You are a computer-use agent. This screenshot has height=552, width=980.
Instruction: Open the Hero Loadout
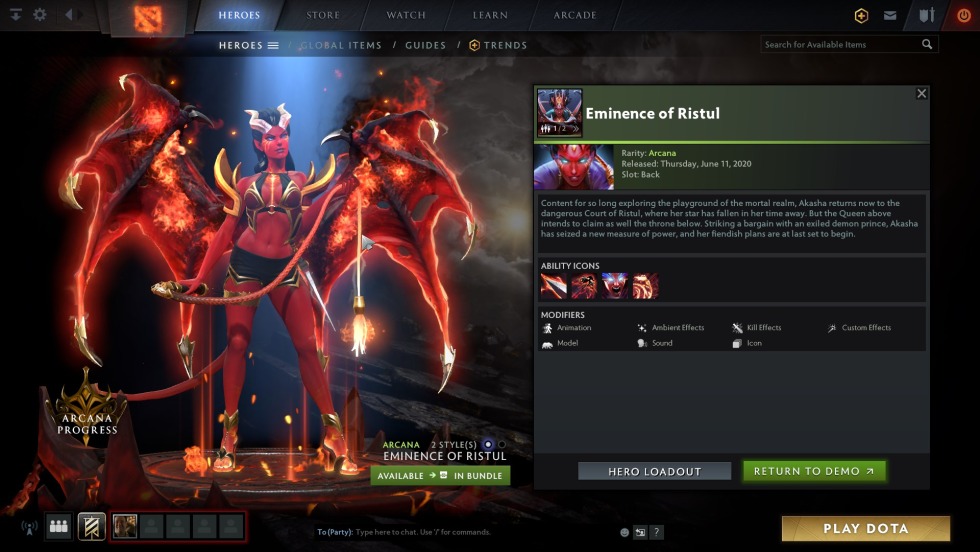pos(654,471)
